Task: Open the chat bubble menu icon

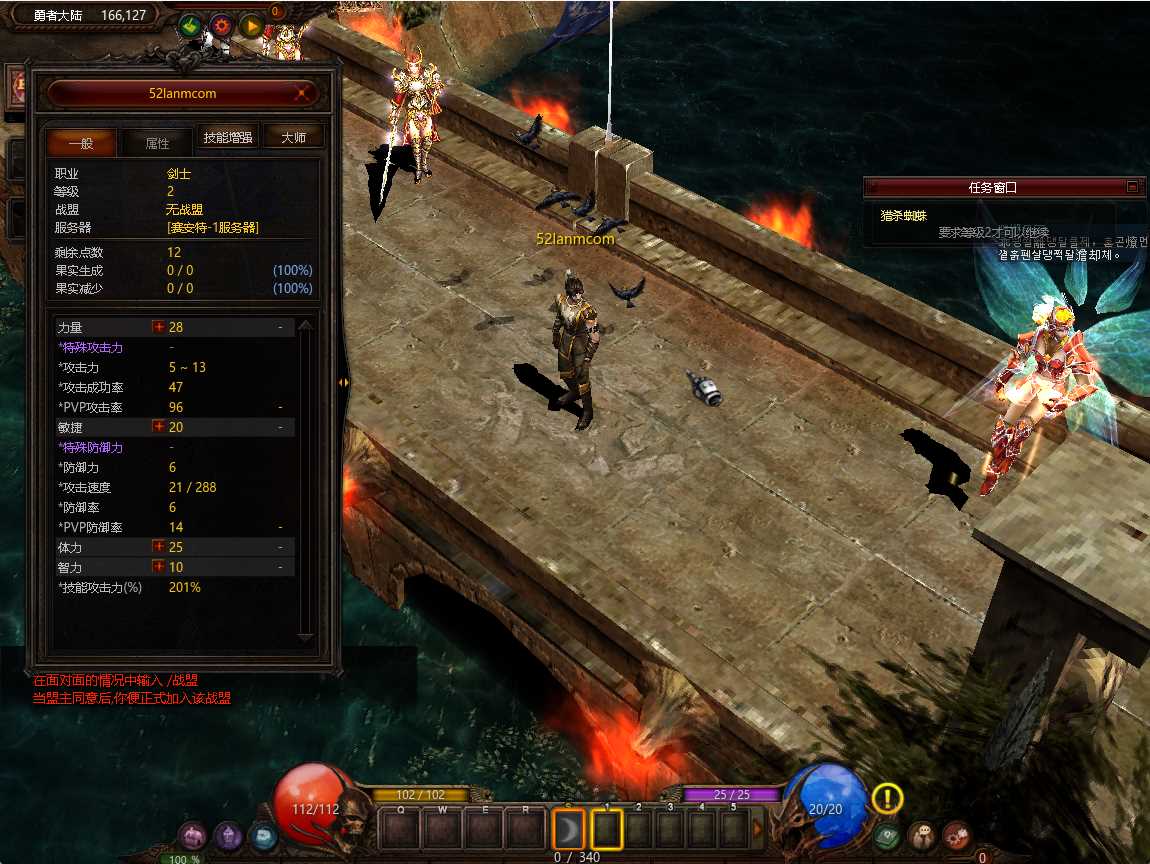Action: tap(922, 836)
